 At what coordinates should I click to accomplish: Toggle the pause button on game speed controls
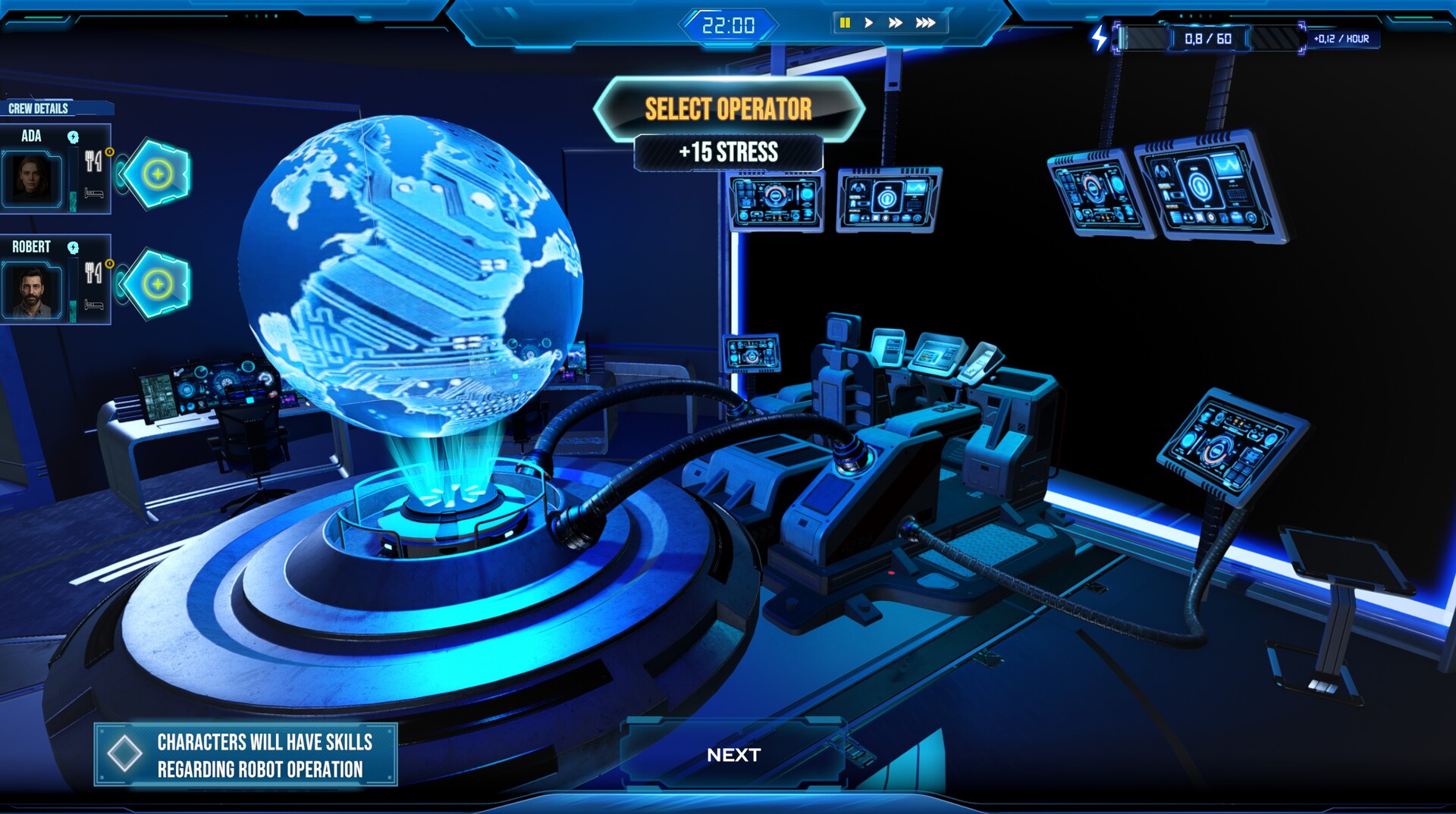pos(844,23)
